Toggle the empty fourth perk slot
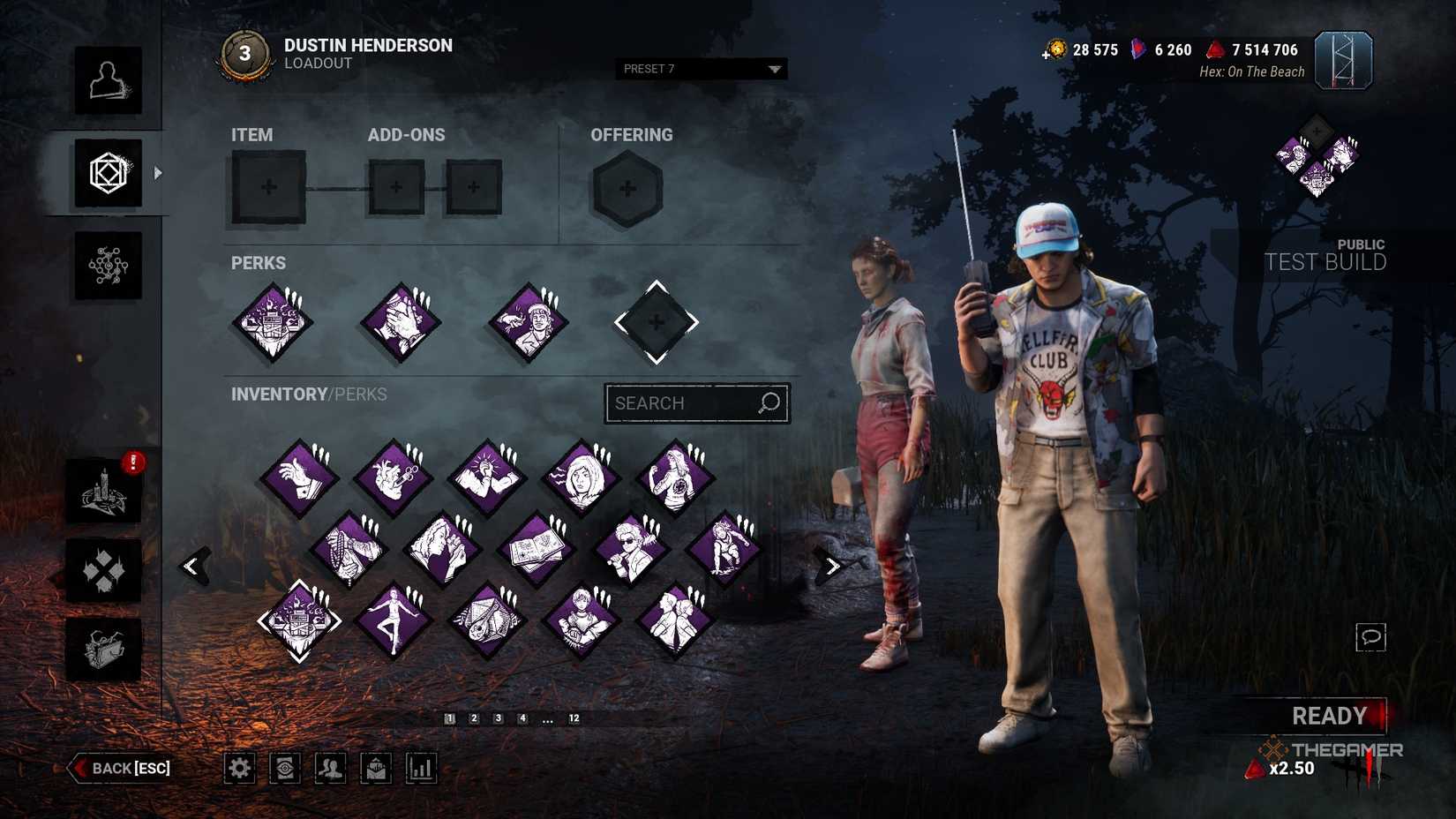 click(x=655, y=320)
